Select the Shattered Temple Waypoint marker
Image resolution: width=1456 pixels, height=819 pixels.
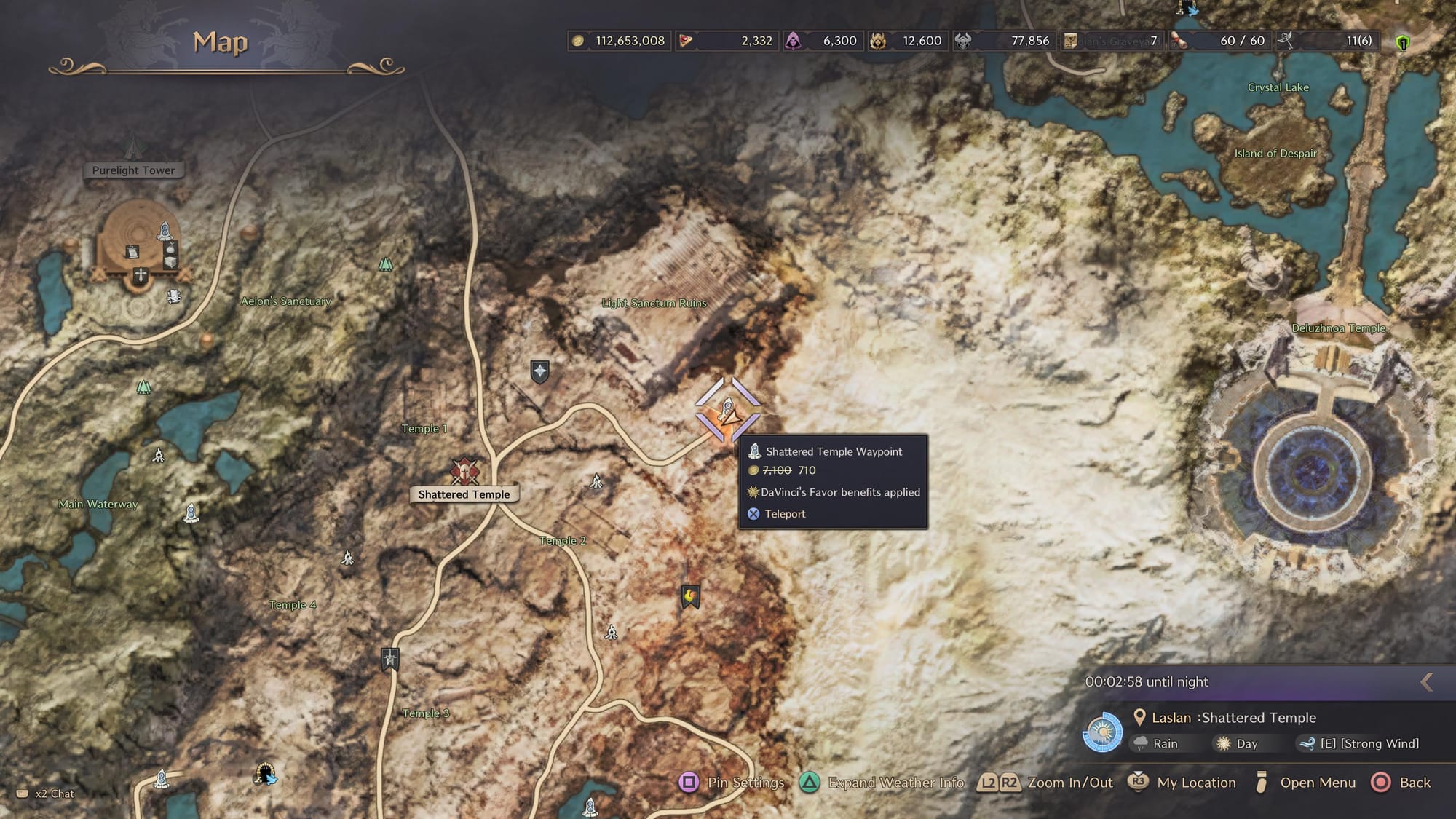(727, 410)
